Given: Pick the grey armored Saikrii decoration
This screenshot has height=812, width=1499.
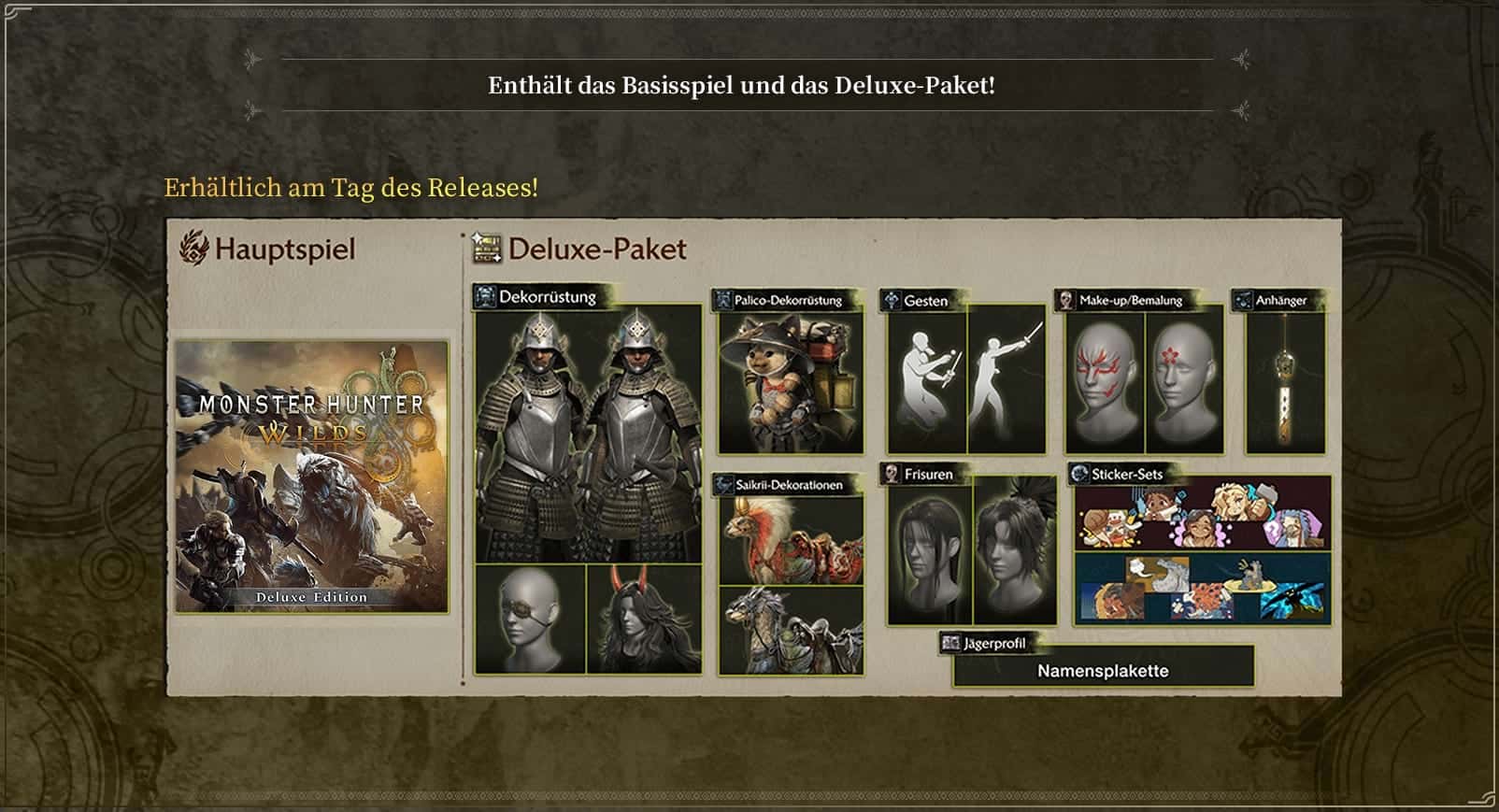Looking at the screenshot, I should coord(791,630).
